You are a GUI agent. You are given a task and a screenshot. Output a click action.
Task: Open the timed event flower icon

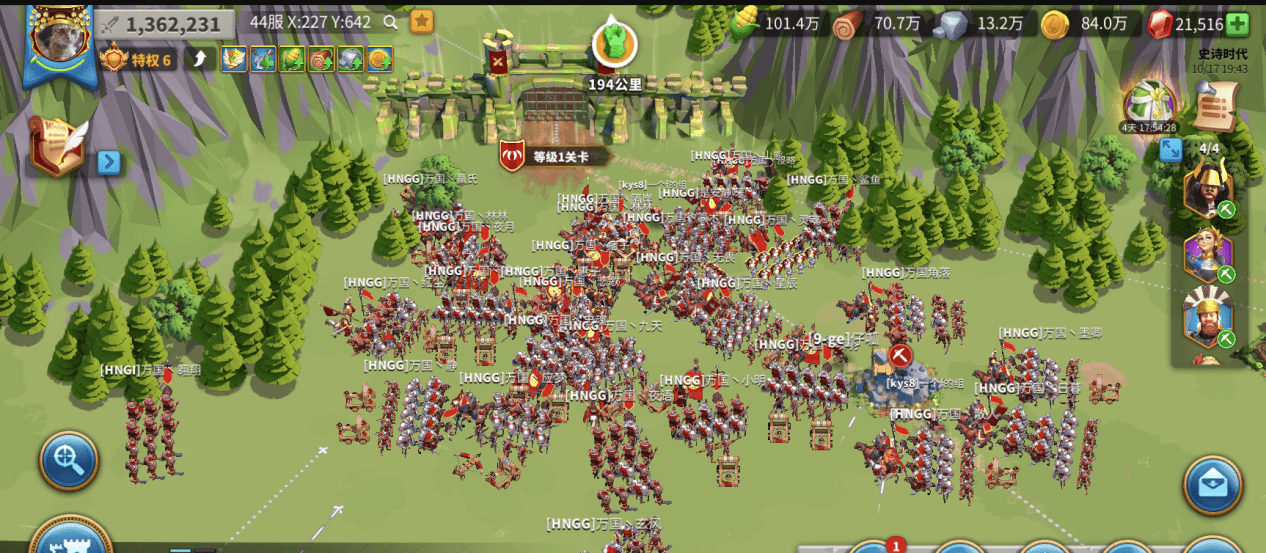click(x=1149, y=101)
